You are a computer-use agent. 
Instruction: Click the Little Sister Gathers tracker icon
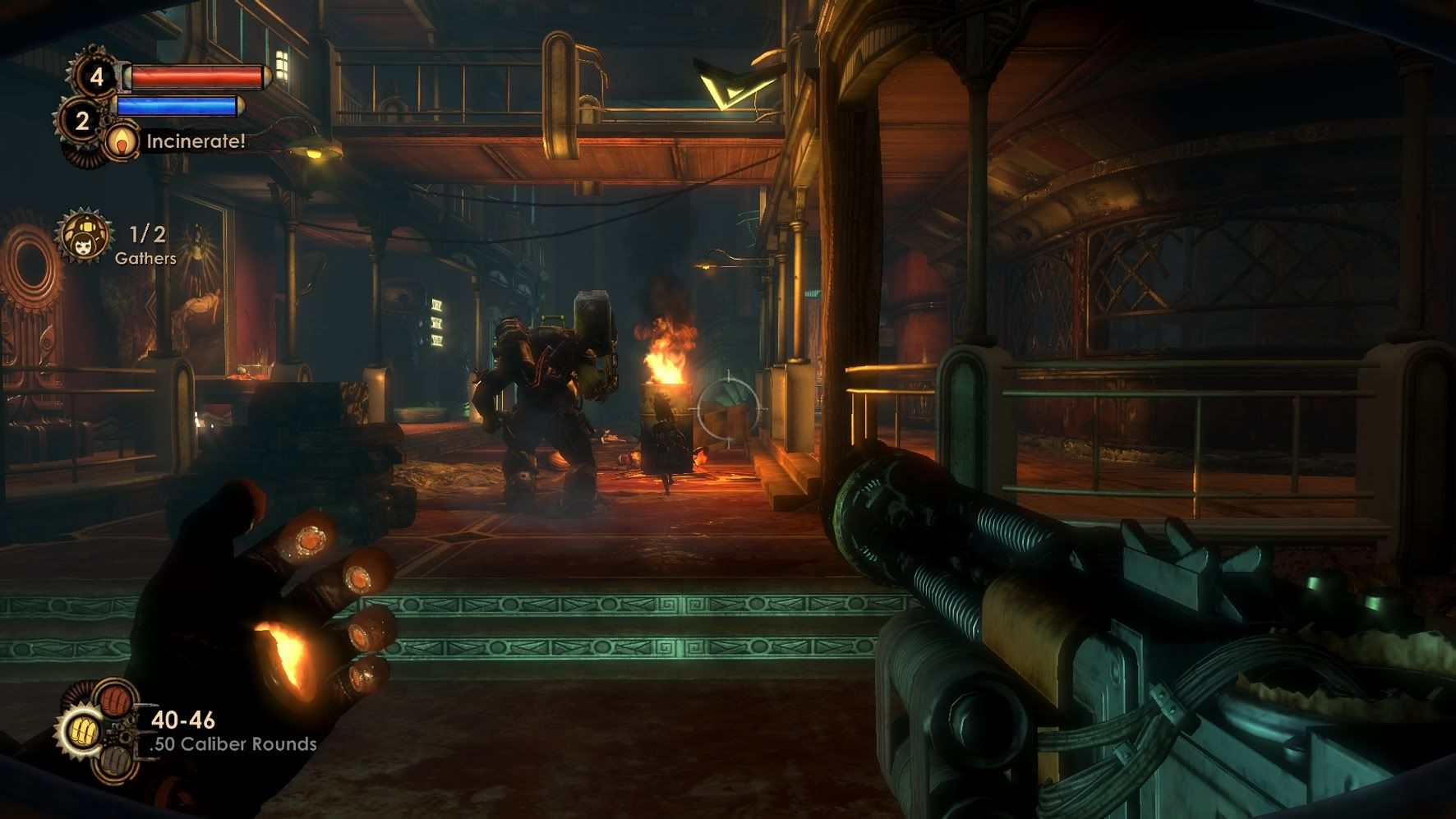(x=82, y=237)
